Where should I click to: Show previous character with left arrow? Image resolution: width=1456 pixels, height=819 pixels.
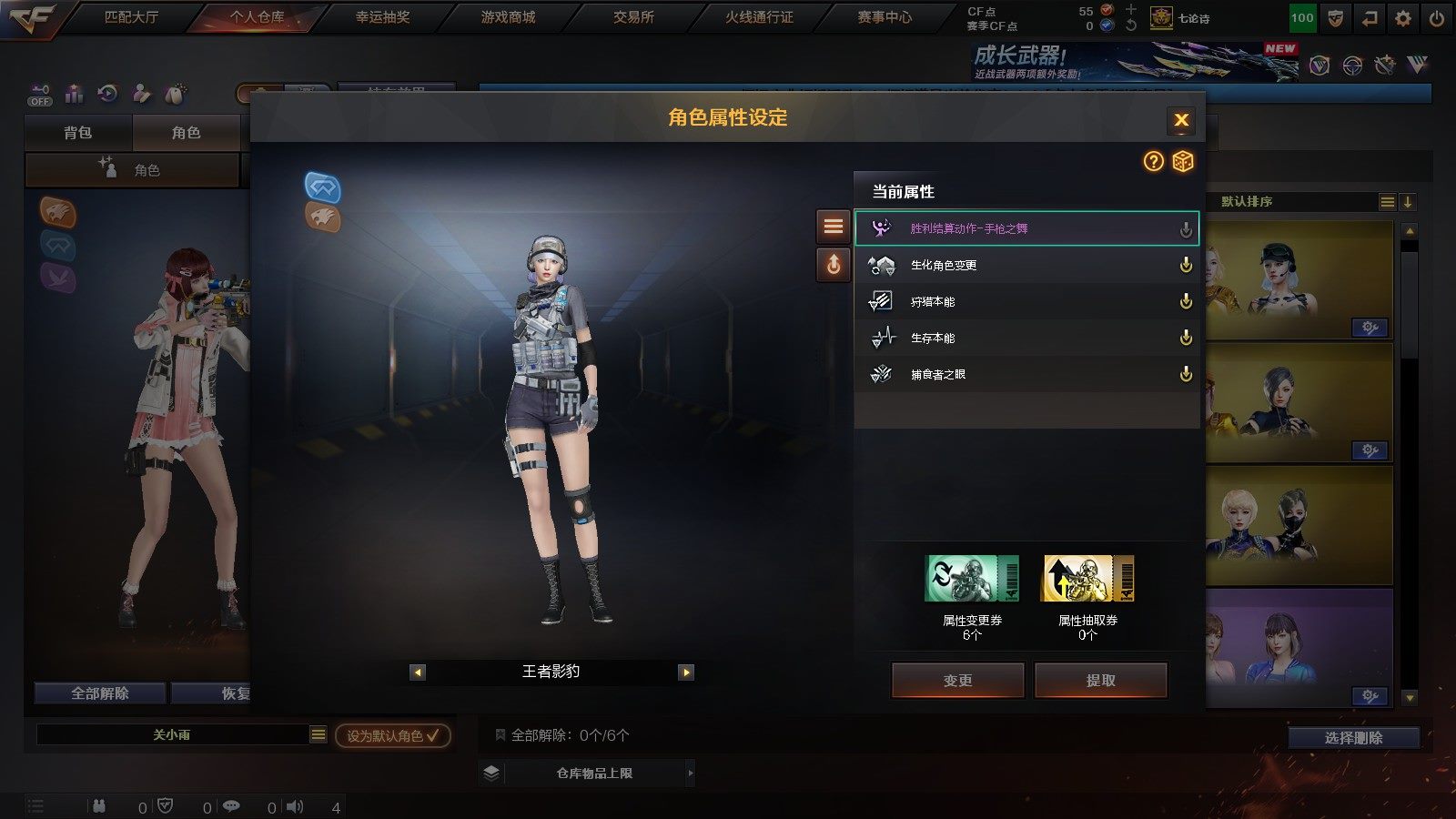click(418, 672)
